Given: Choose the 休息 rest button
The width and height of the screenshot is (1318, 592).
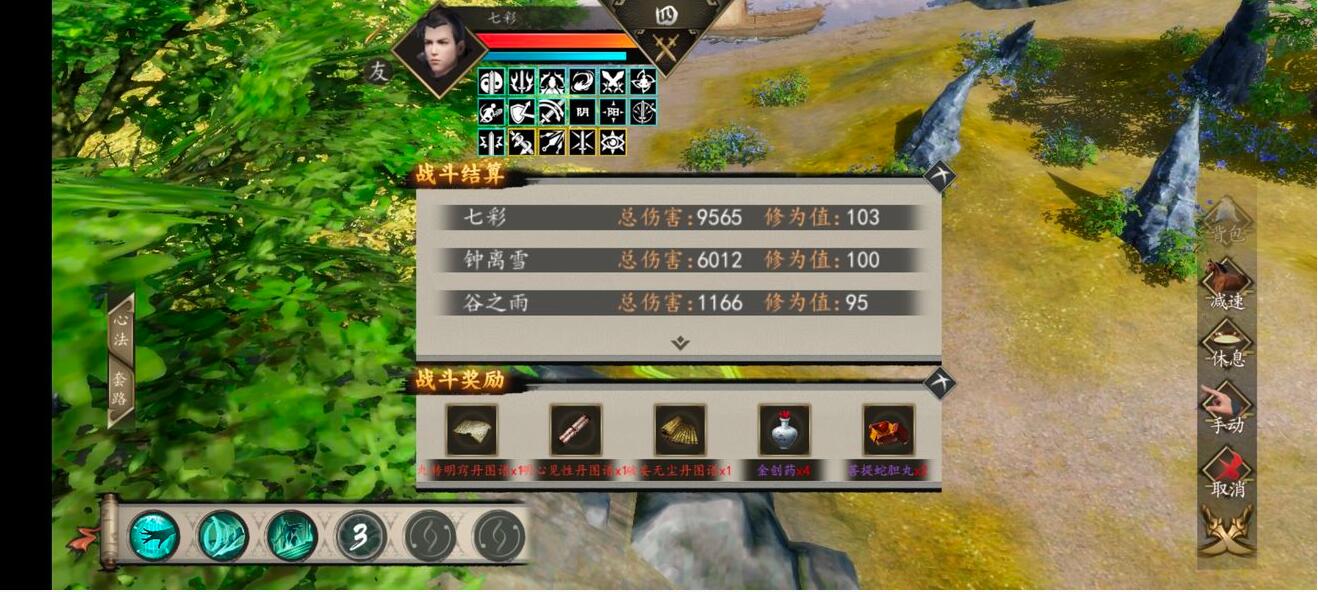Looking at the screenshot, I should 1227,345.
